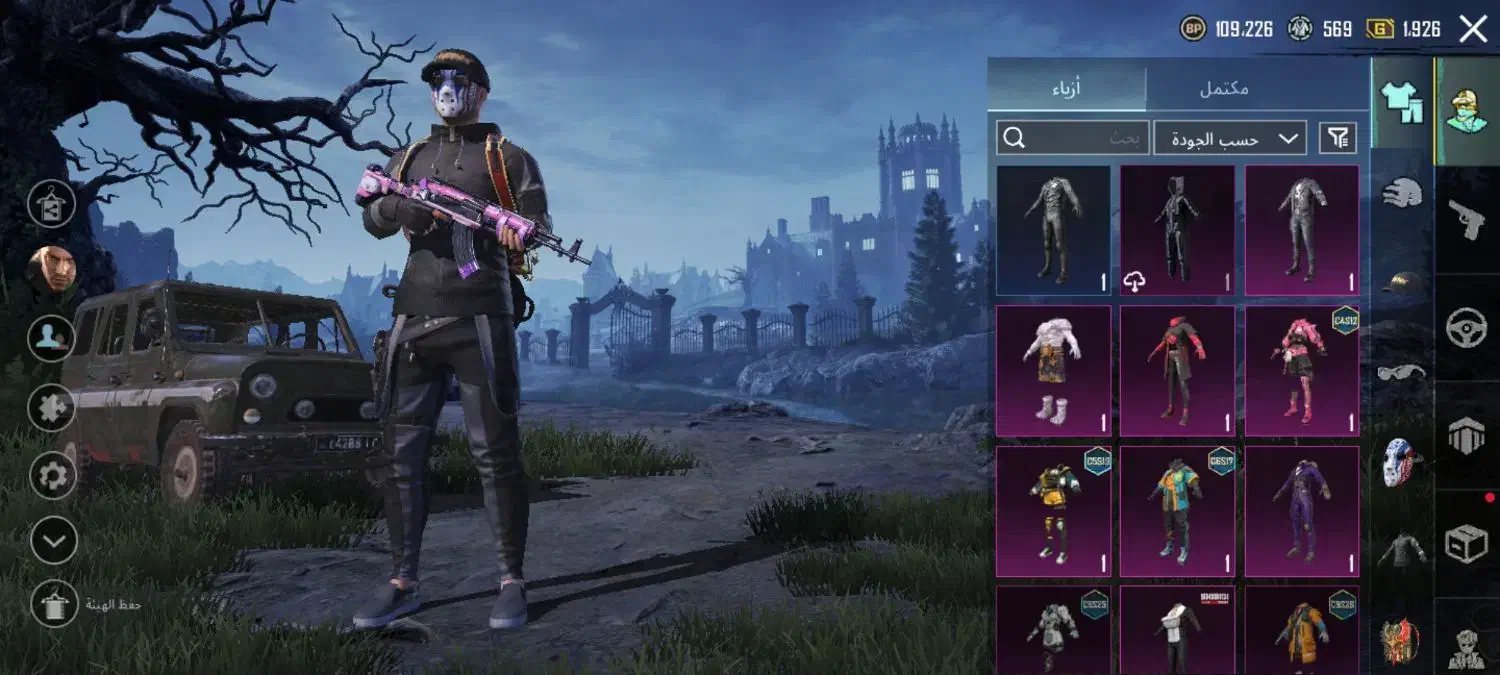
Task: Open the crate box category
Action: tap(1467, 545)
